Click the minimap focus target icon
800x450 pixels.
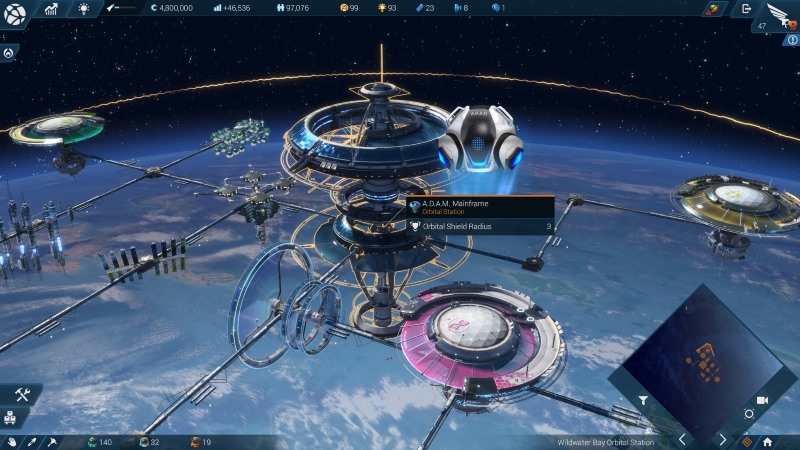tap(749, 414)
